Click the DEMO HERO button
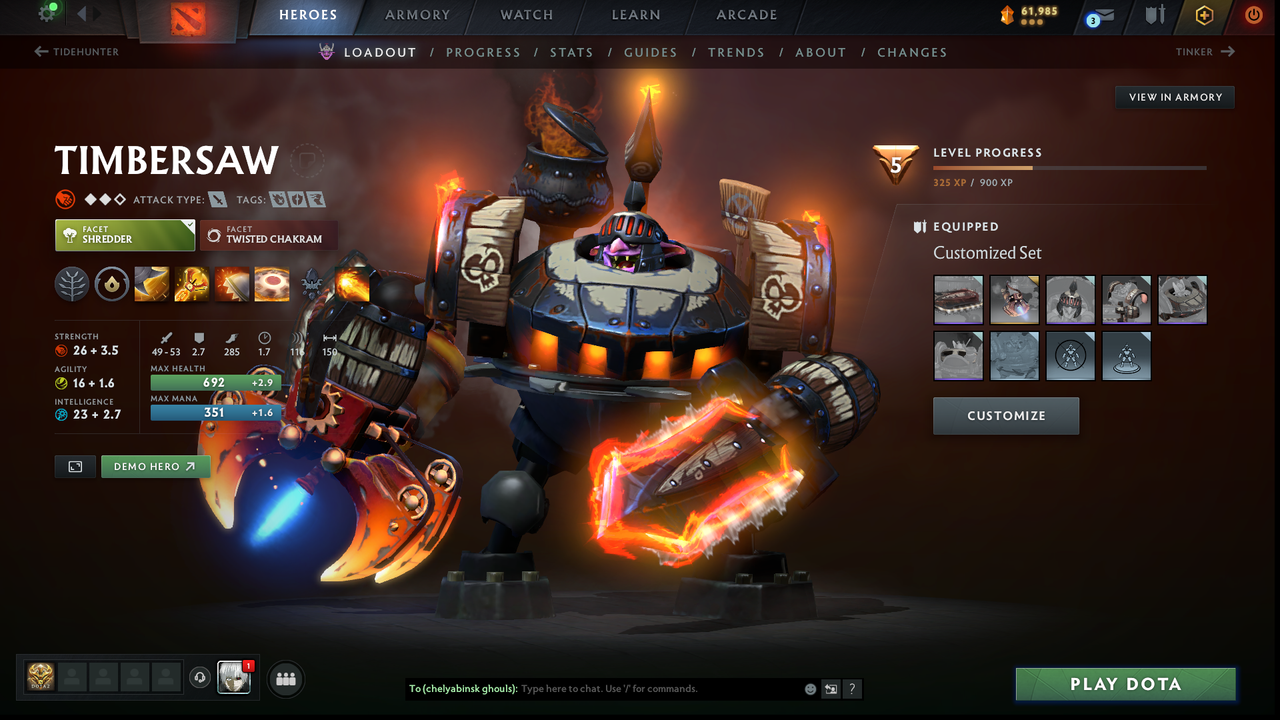This screenshot has height=720, width=1280. pos(155,466)
